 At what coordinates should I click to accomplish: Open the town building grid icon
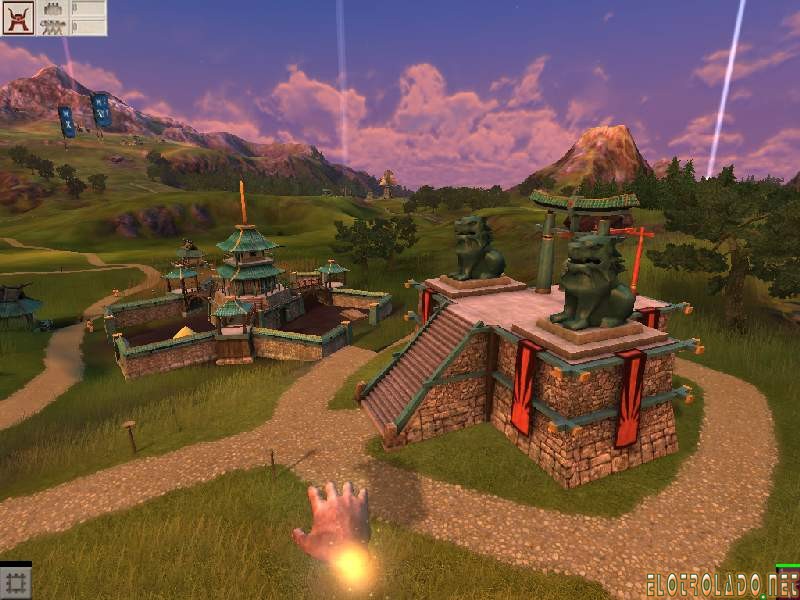tap(16, 583)
